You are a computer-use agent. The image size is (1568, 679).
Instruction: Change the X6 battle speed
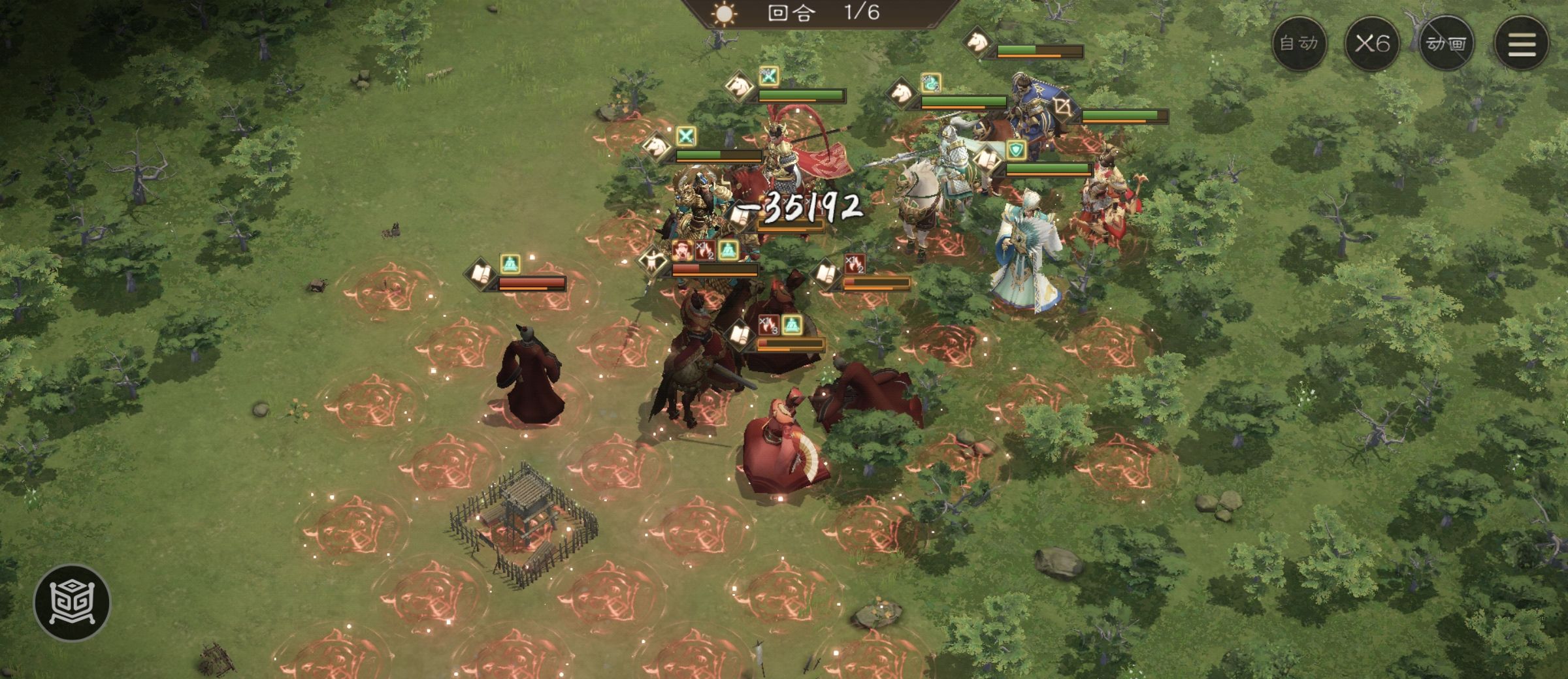click(x=1372, y=44)
